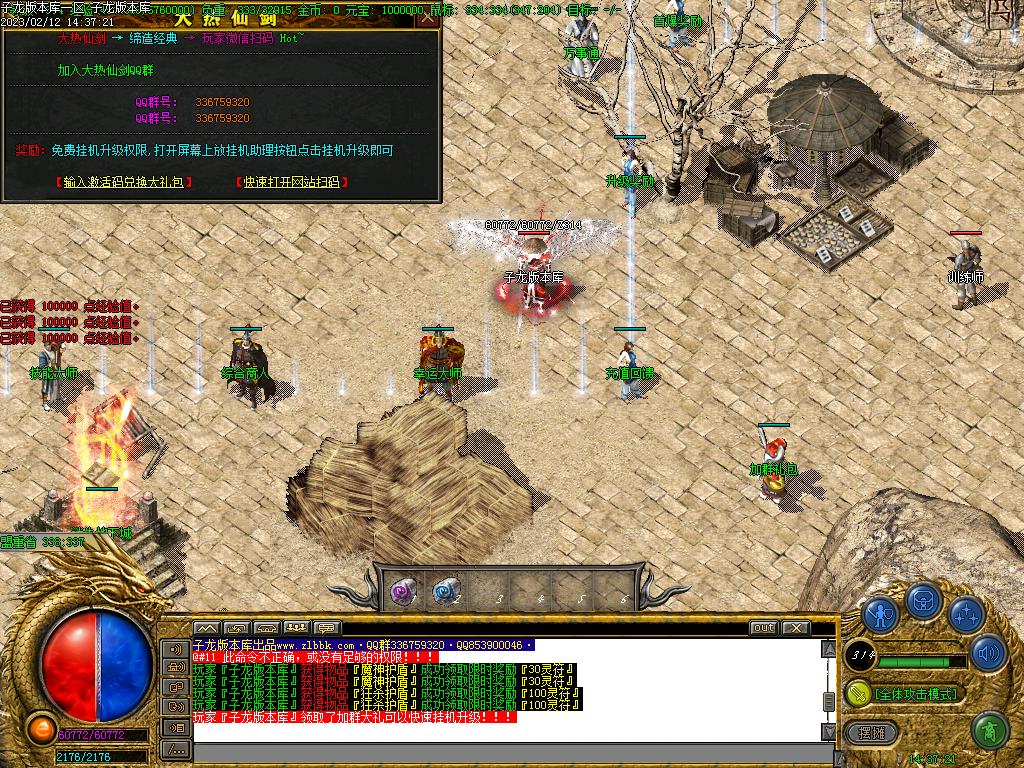Screen dimensions: 1024x768
Task: Open the character equipment panel icon
Action: click(x=880, y=612)
